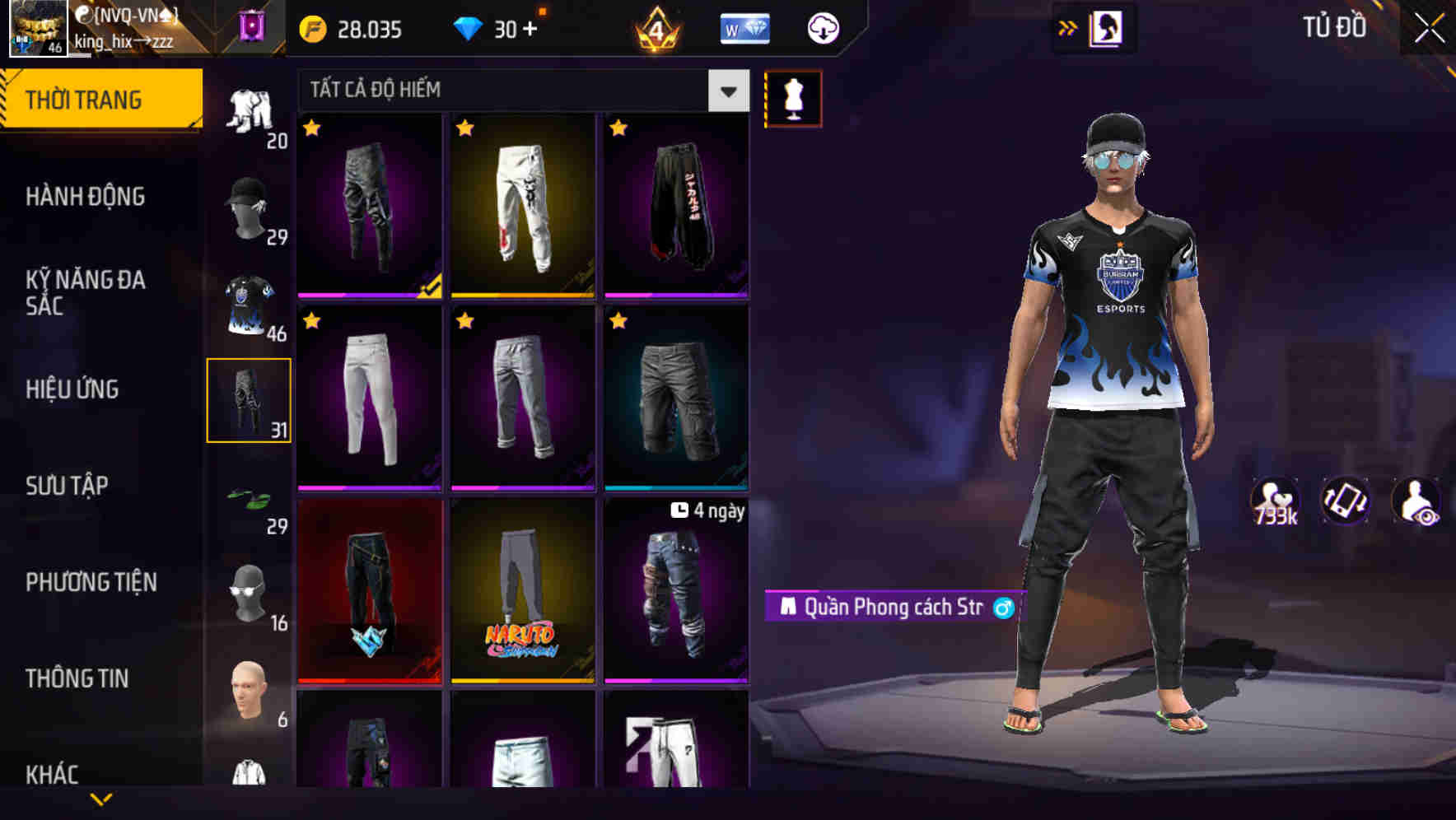This screenshot has width=1456, height=820.
Task: Open the TẤT CẢ ĐỘ HIẾM rarity dropdown
Action: pos(520,91)
